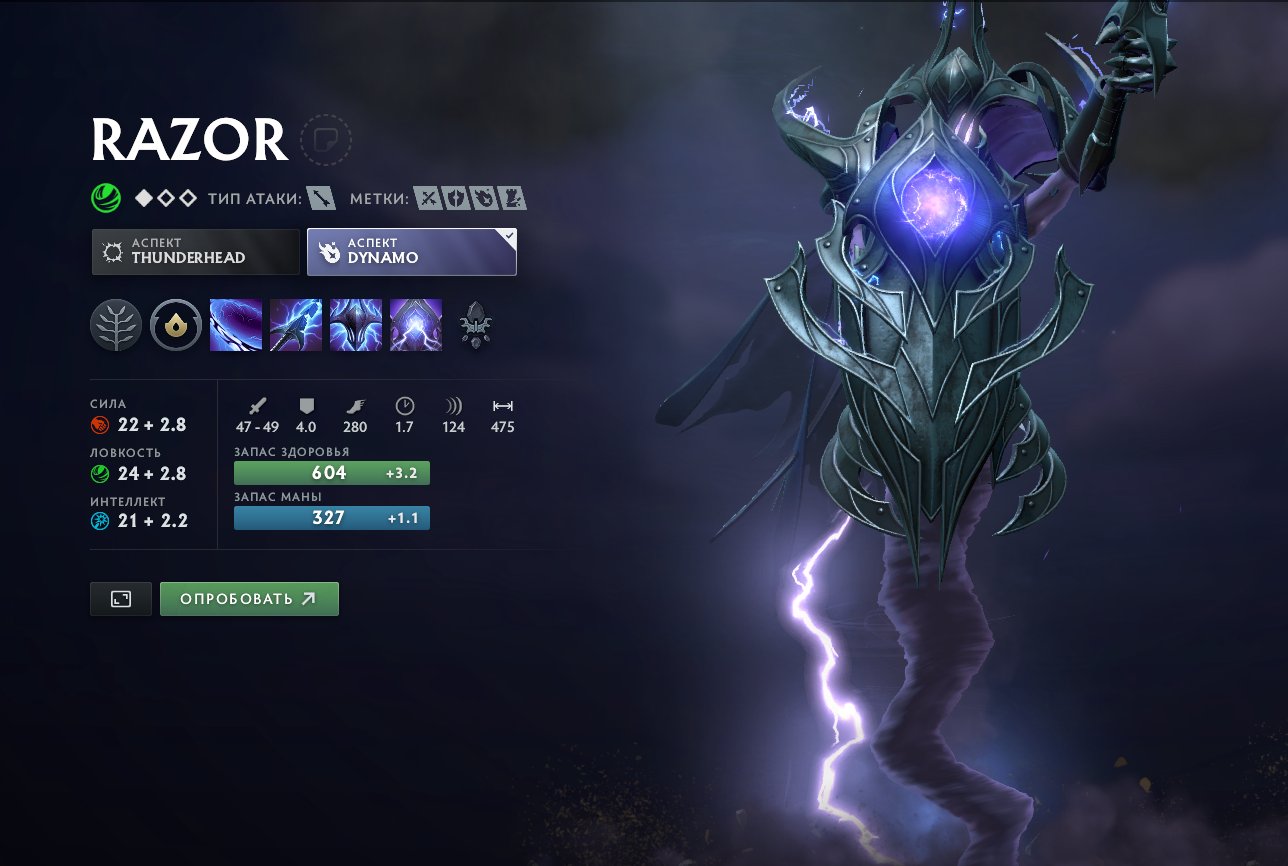Click Razor's innate ability circle icon
Screen dimensions: 1288x866
[x=175, y=324]
